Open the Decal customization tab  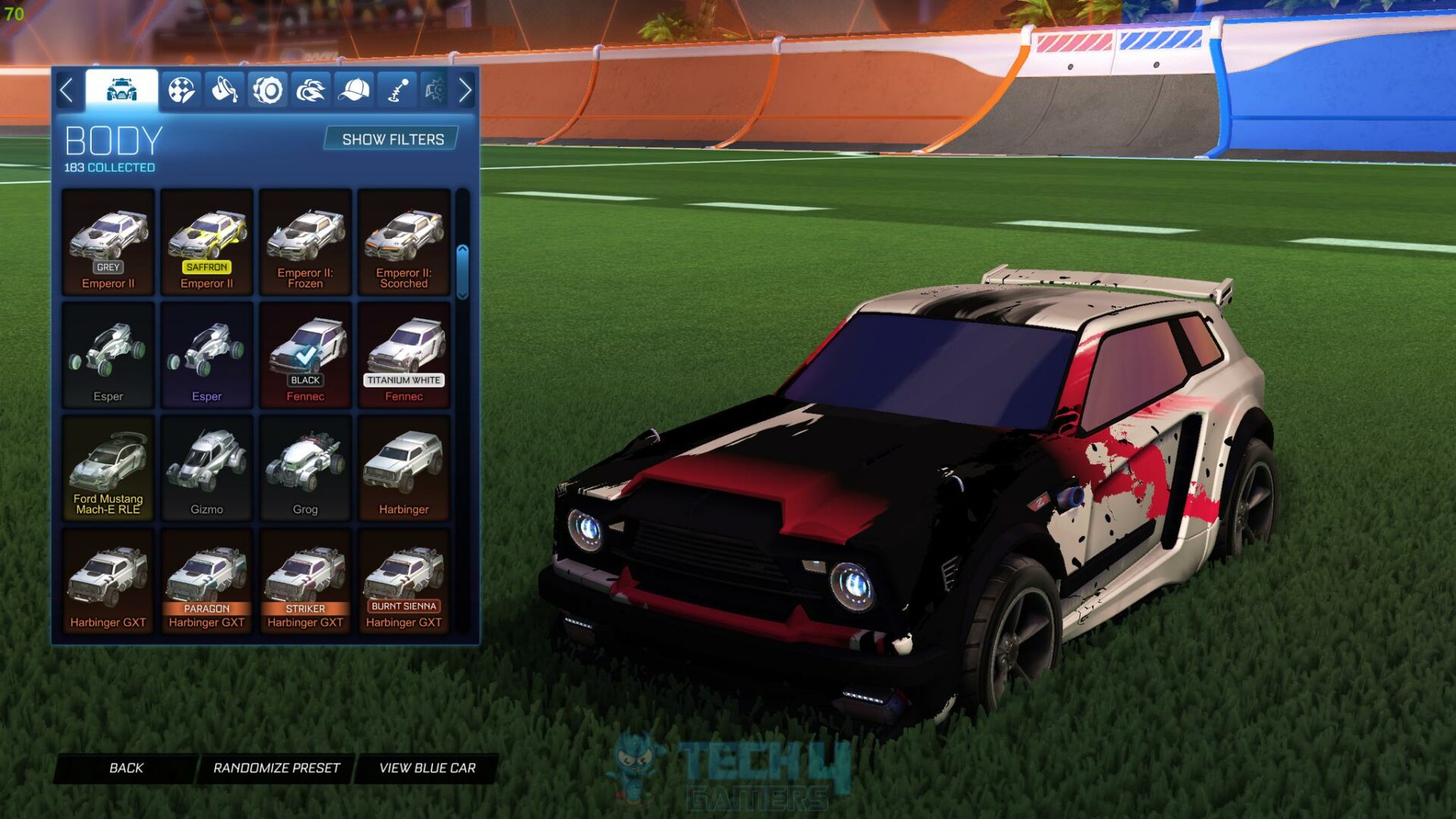tap(181, 91)
